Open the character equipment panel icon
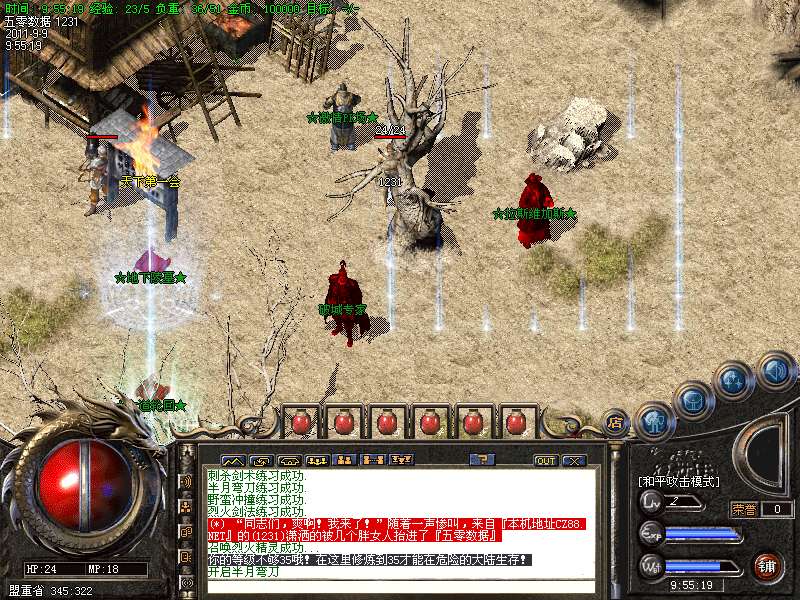The image size is (800, 600). coord(655,422)
